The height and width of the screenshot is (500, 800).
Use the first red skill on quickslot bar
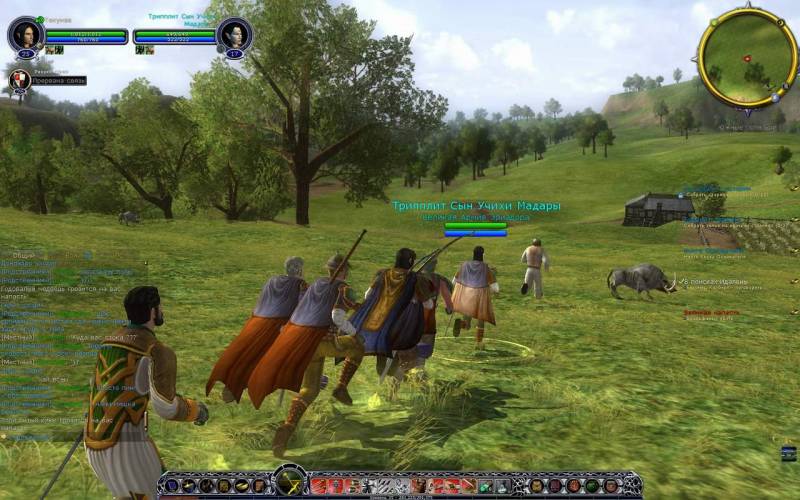(x=319, y=486)
